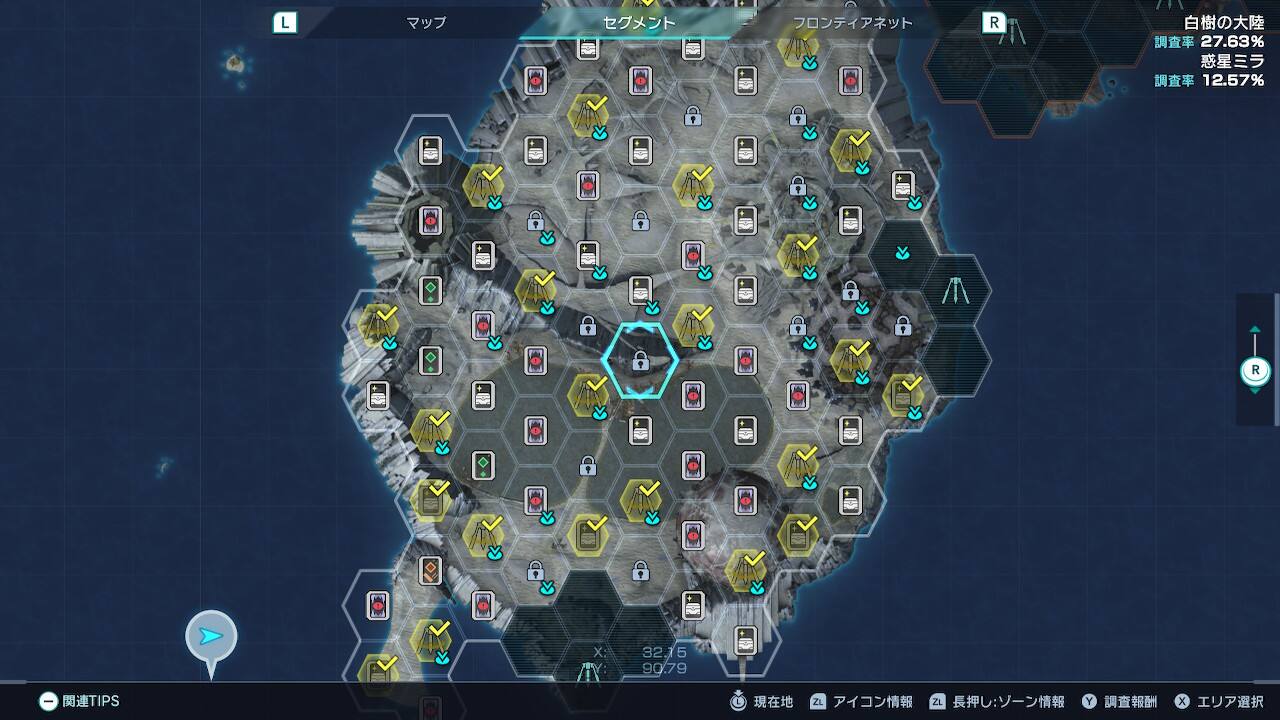This screenshot has height=720, width=1280.
Task: Select the cyan-highlighted locked segment hexagon
Action: [x=640, y=360]
